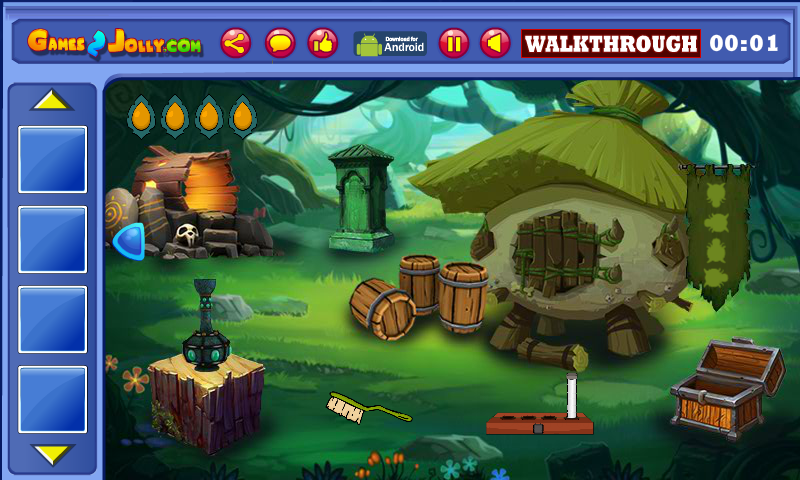The height and width of the screenshot is (480, 800).
Task: Click the Games2Jolly.com logo
Action: pos(114,43)
